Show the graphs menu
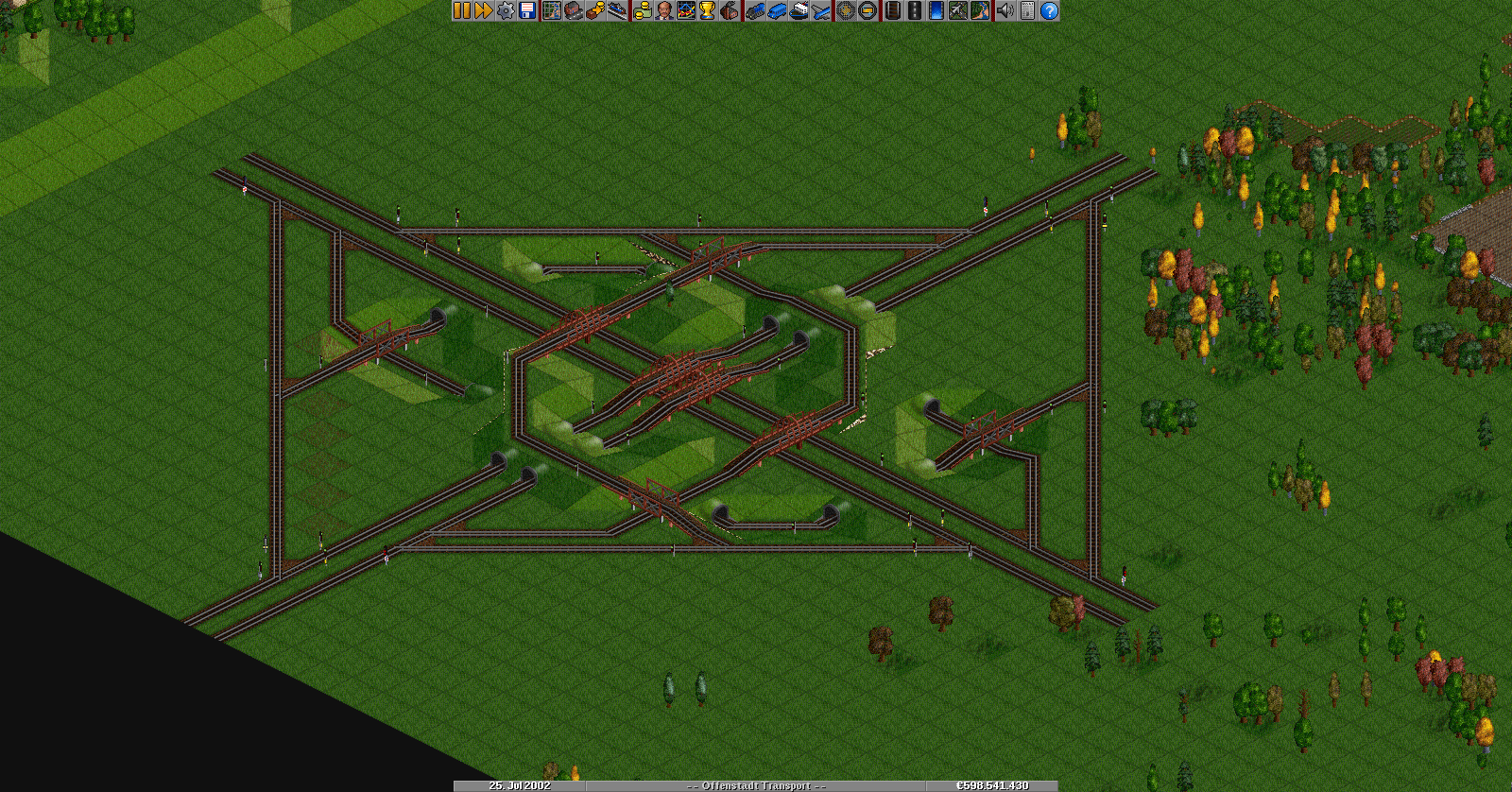The image size is (1512, 792). (685, 10)
